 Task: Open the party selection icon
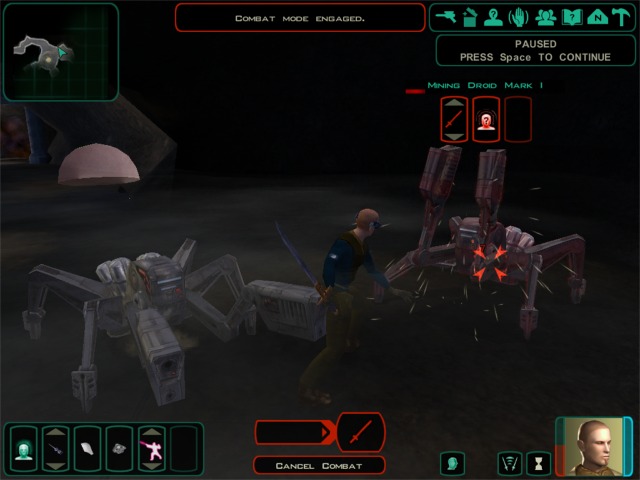coord(544,17)
